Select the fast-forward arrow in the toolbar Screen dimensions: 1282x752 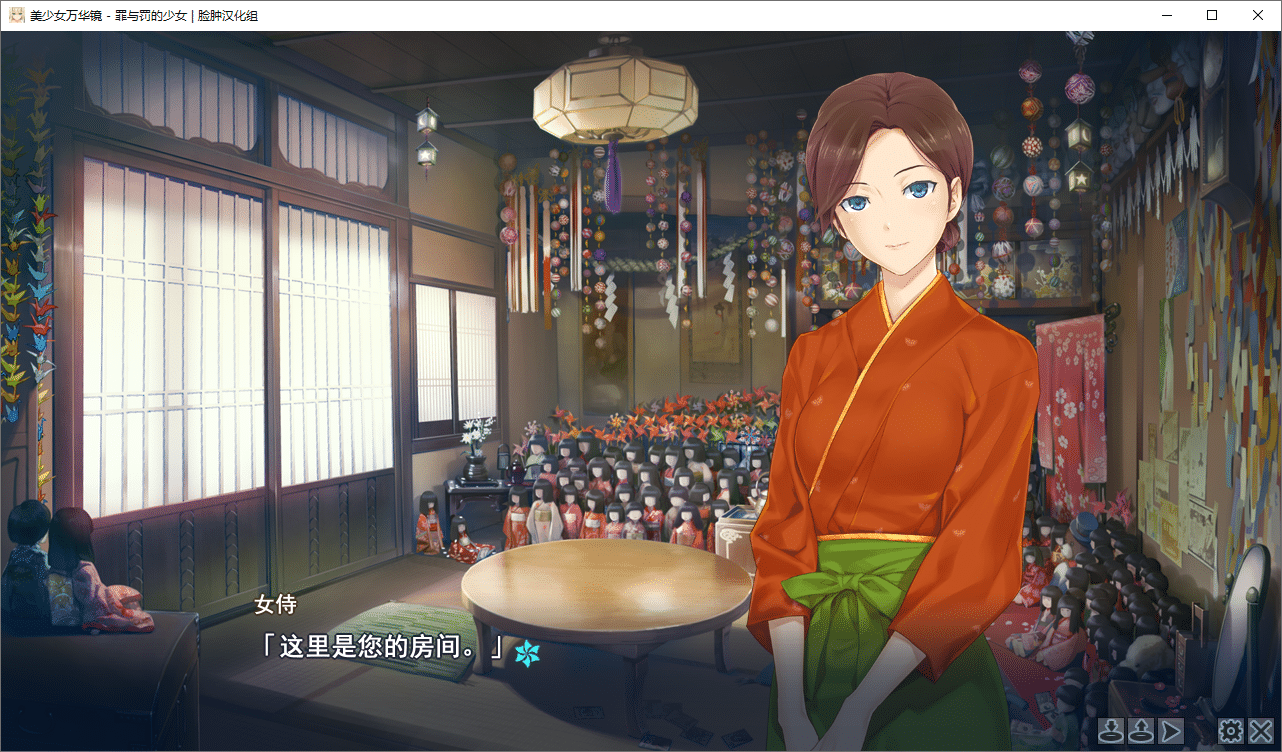tap(1169, 730)
